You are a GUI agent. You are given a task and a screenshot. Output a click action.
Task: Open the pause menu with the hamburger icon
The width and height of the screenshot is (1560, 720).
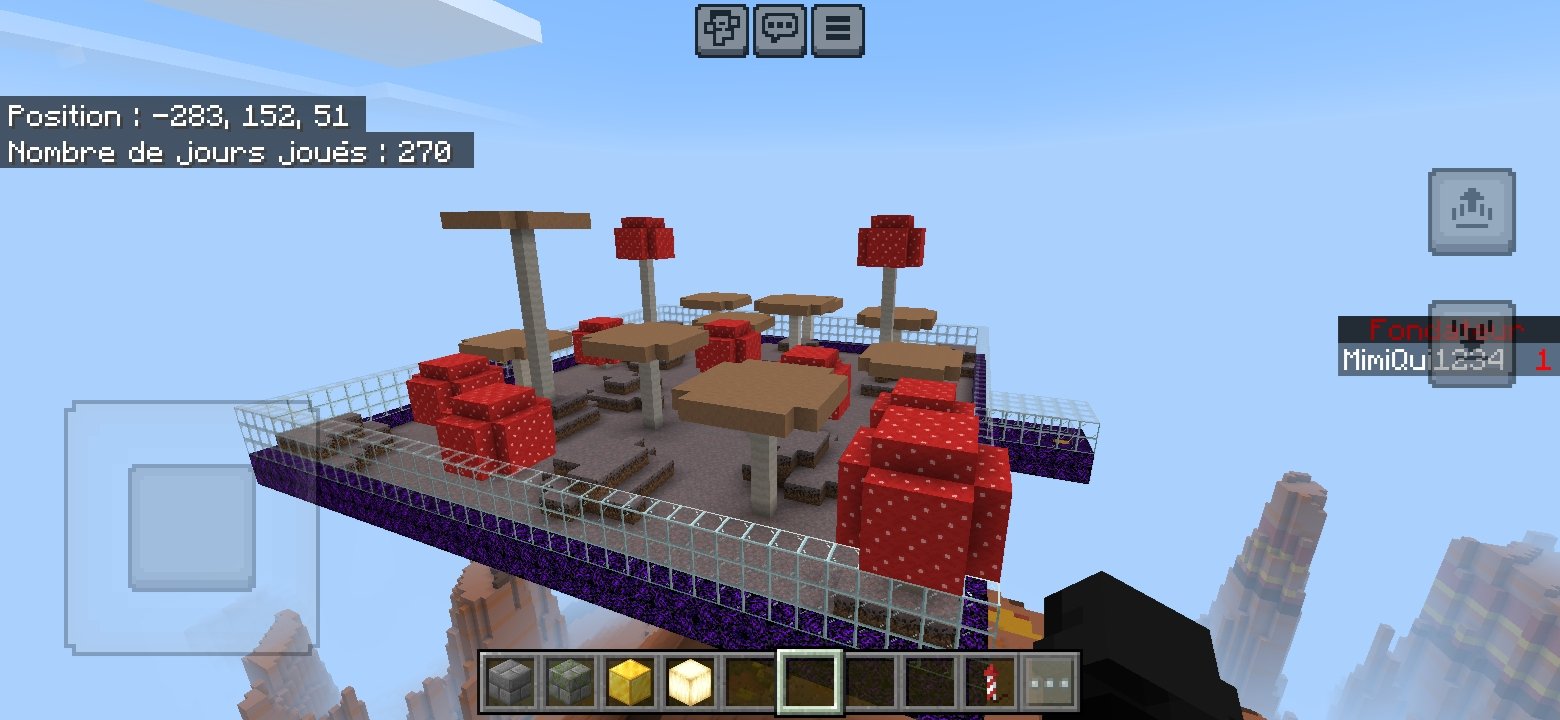(x=836, y=29)
